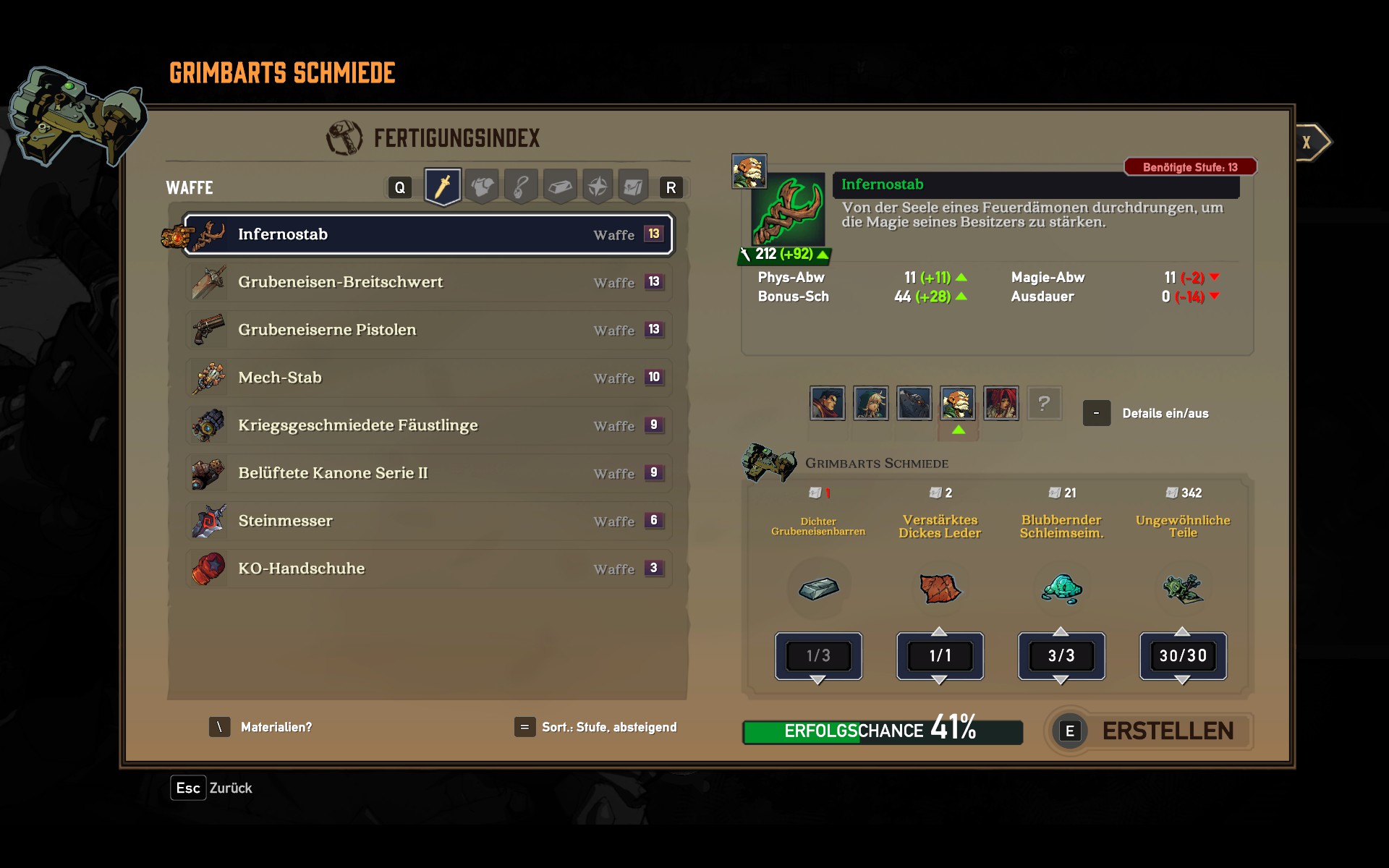This screenshot has width=1389, height=868.
Task: Choose the Grubeneisen-Breitschwert recipe
Action: (x=428, y=282)
